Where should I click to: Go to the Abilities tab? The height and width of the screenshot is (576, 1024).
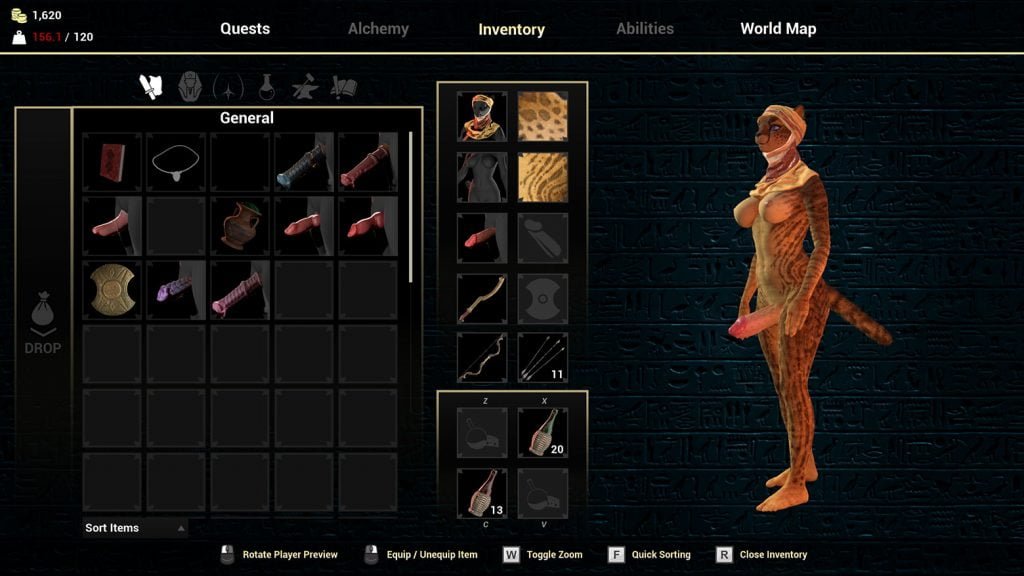[x=645, y=29]
